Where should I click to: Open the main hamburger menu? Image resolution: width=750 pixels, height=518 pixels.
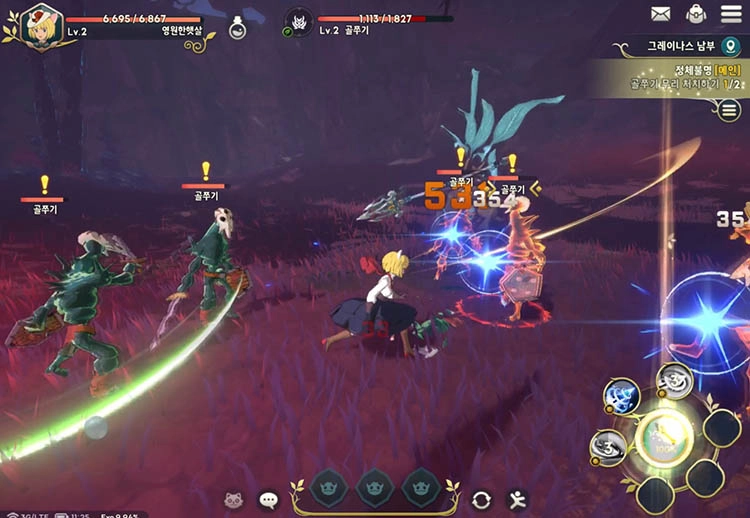[732, 14]
